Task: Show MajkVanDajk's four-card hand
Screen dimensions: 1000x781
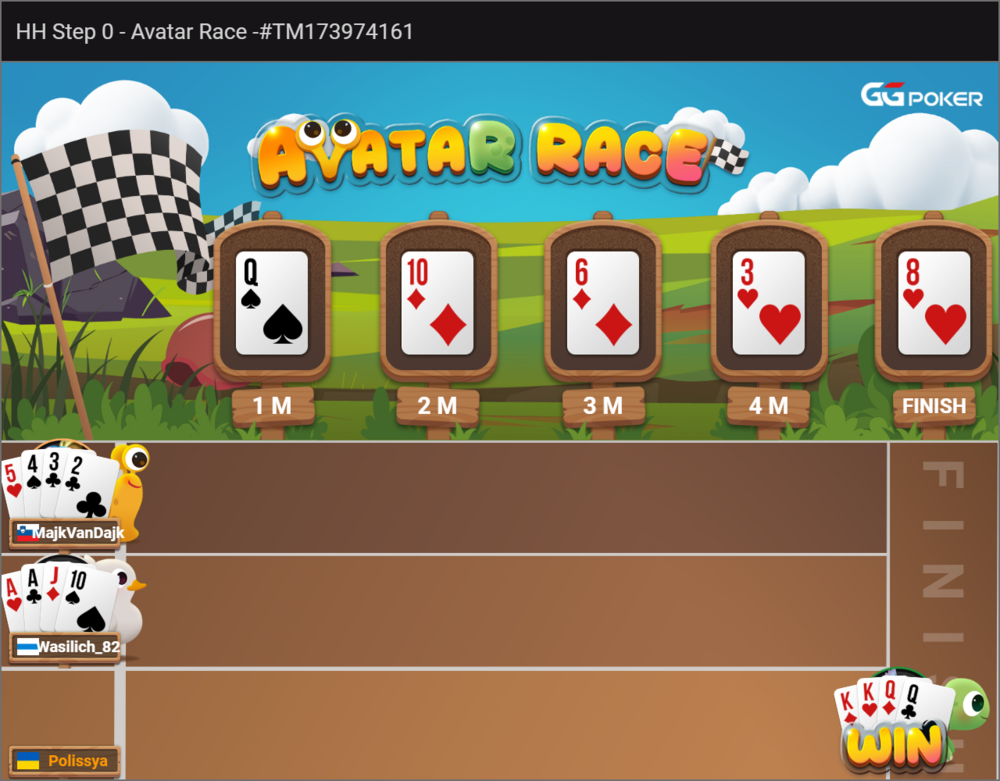Action: pos(60,485)
